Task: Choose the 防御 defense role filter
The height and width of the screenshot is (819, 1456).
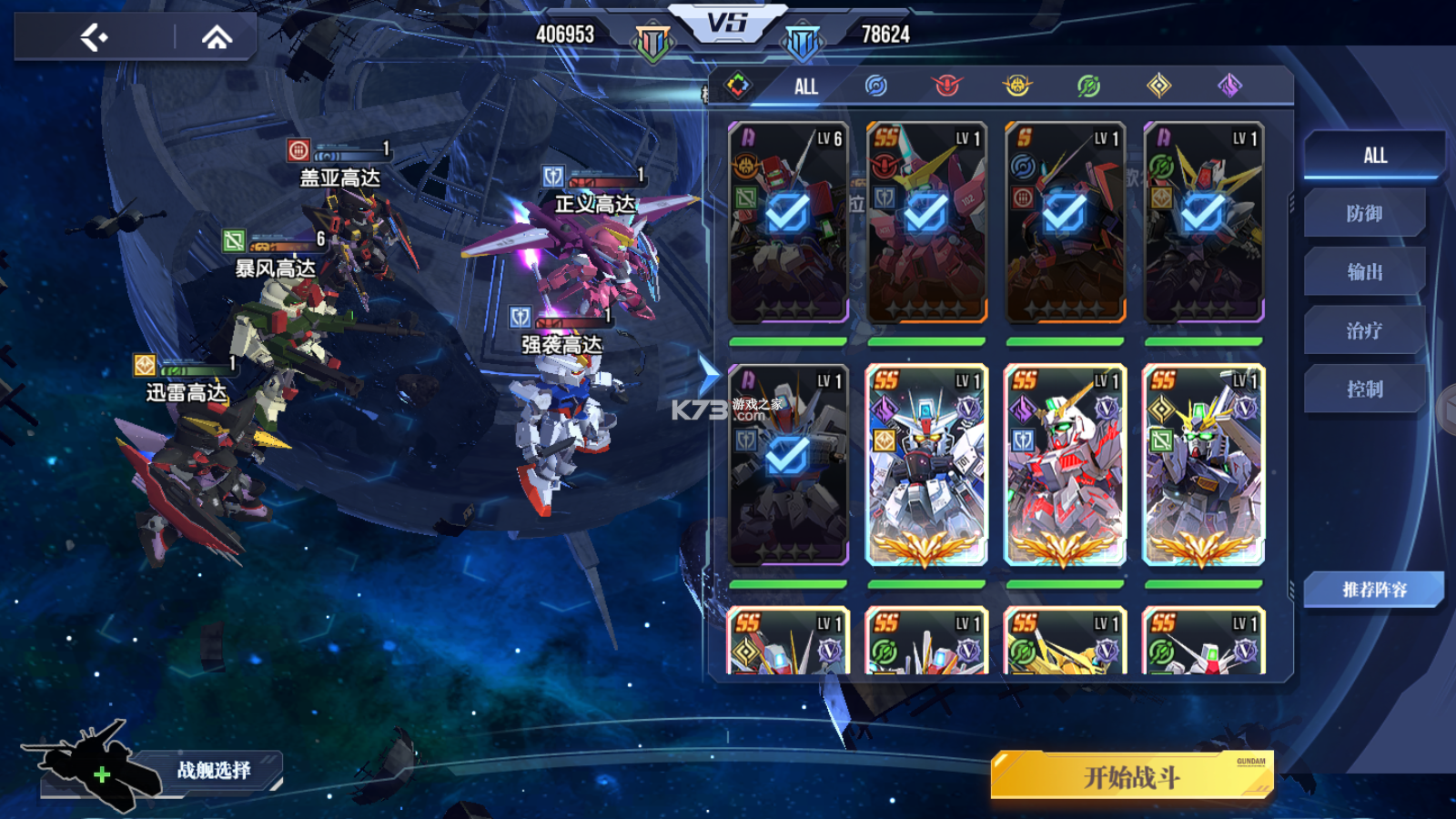Action: (1364, 214)
